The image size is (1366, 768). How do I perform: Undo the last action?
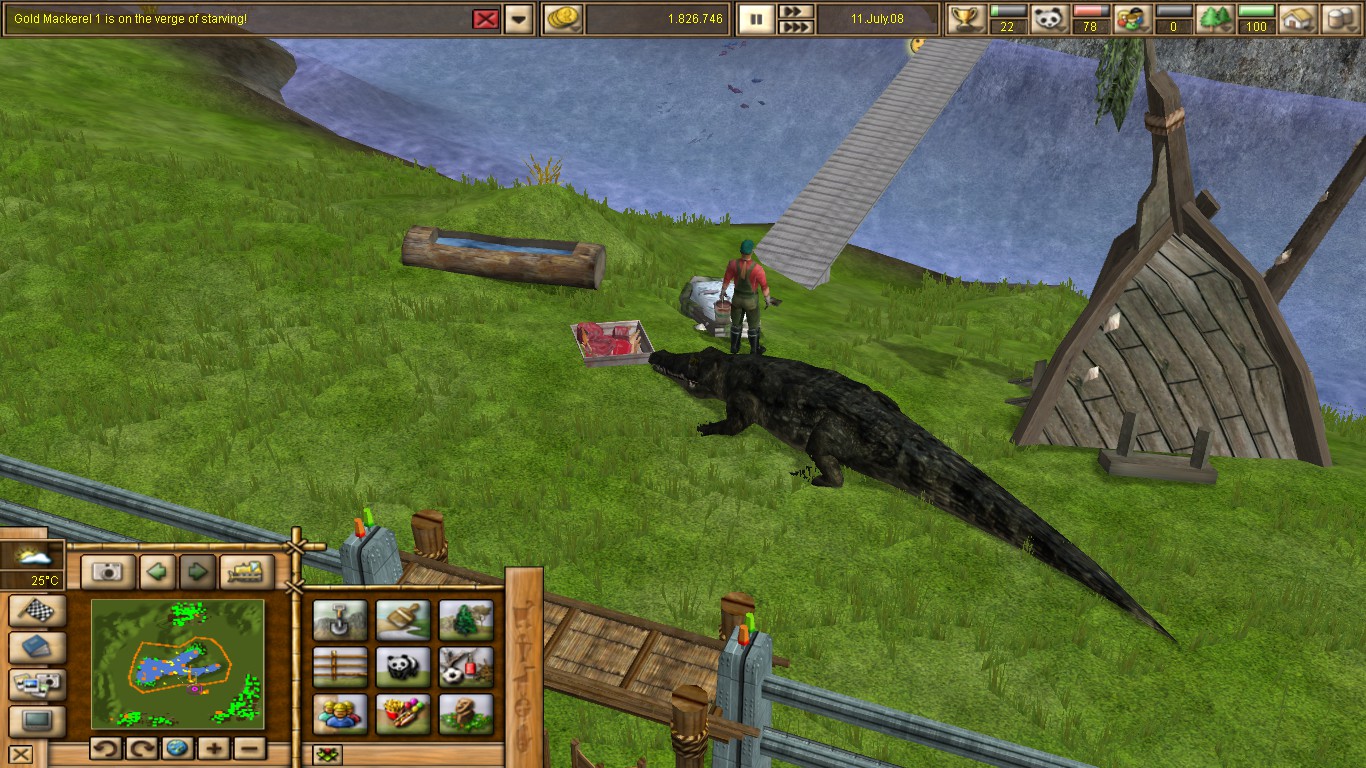click(x=107, y=747)
